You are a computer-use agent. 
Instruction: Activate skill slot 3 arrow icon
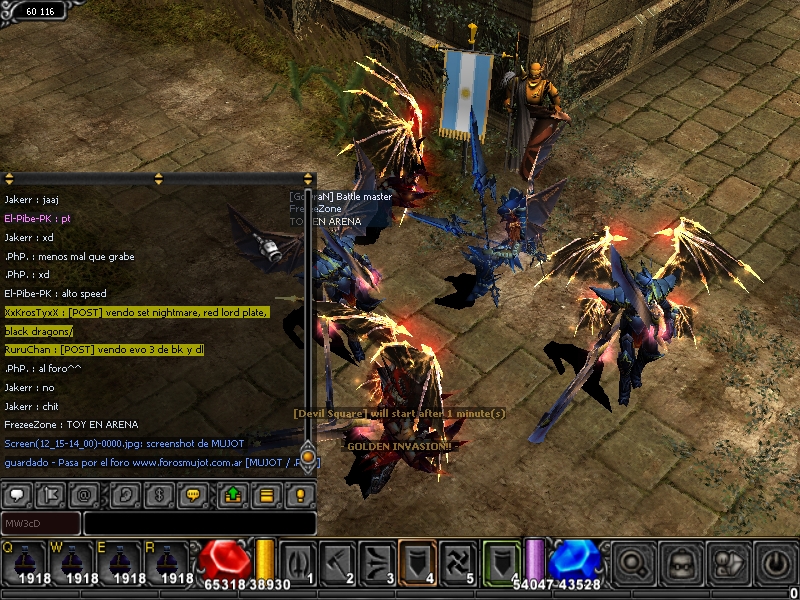click(377, 561)
